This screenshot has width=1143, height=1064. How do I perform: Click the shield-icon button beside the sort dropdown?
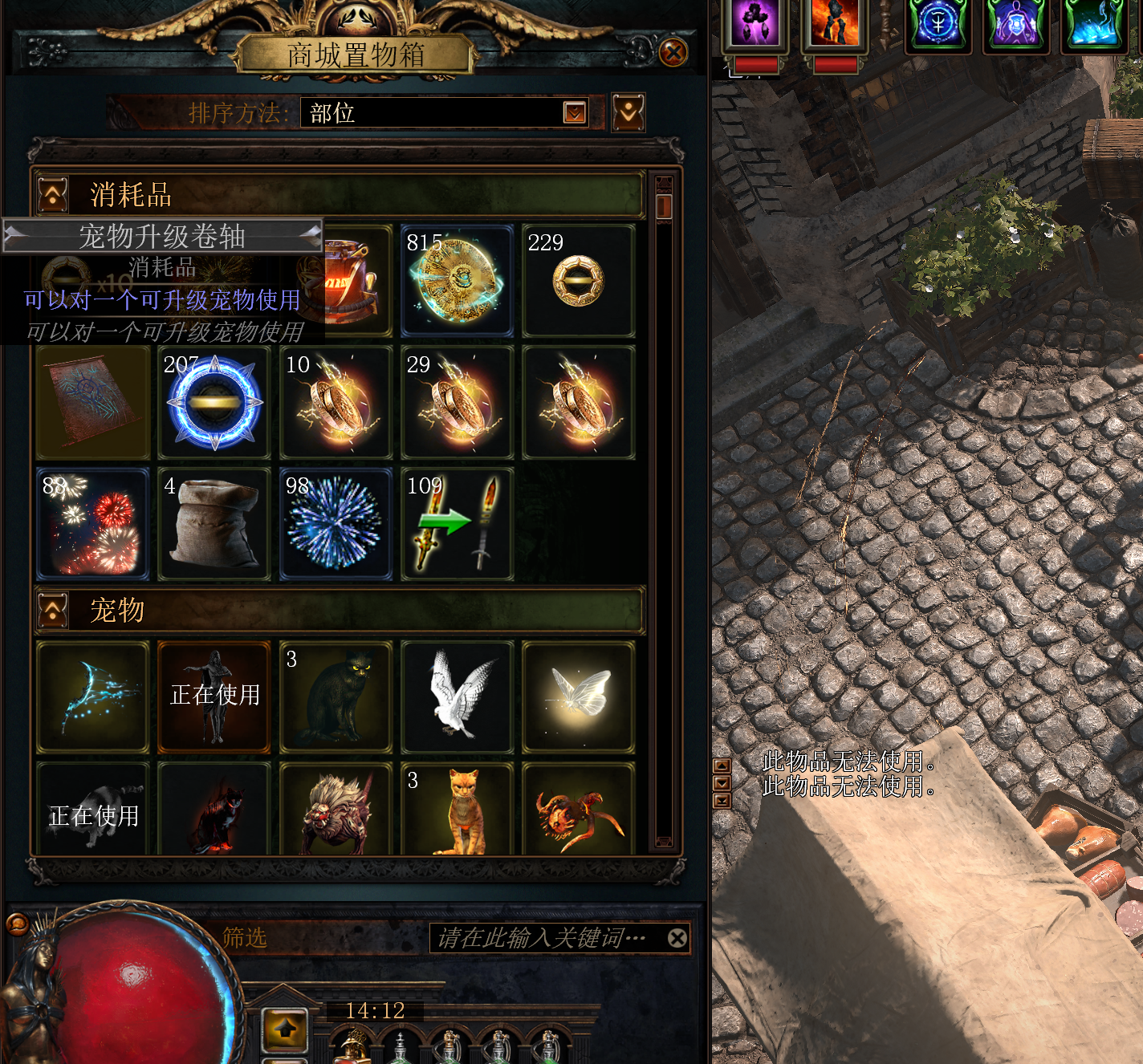(x=628, y=112)
